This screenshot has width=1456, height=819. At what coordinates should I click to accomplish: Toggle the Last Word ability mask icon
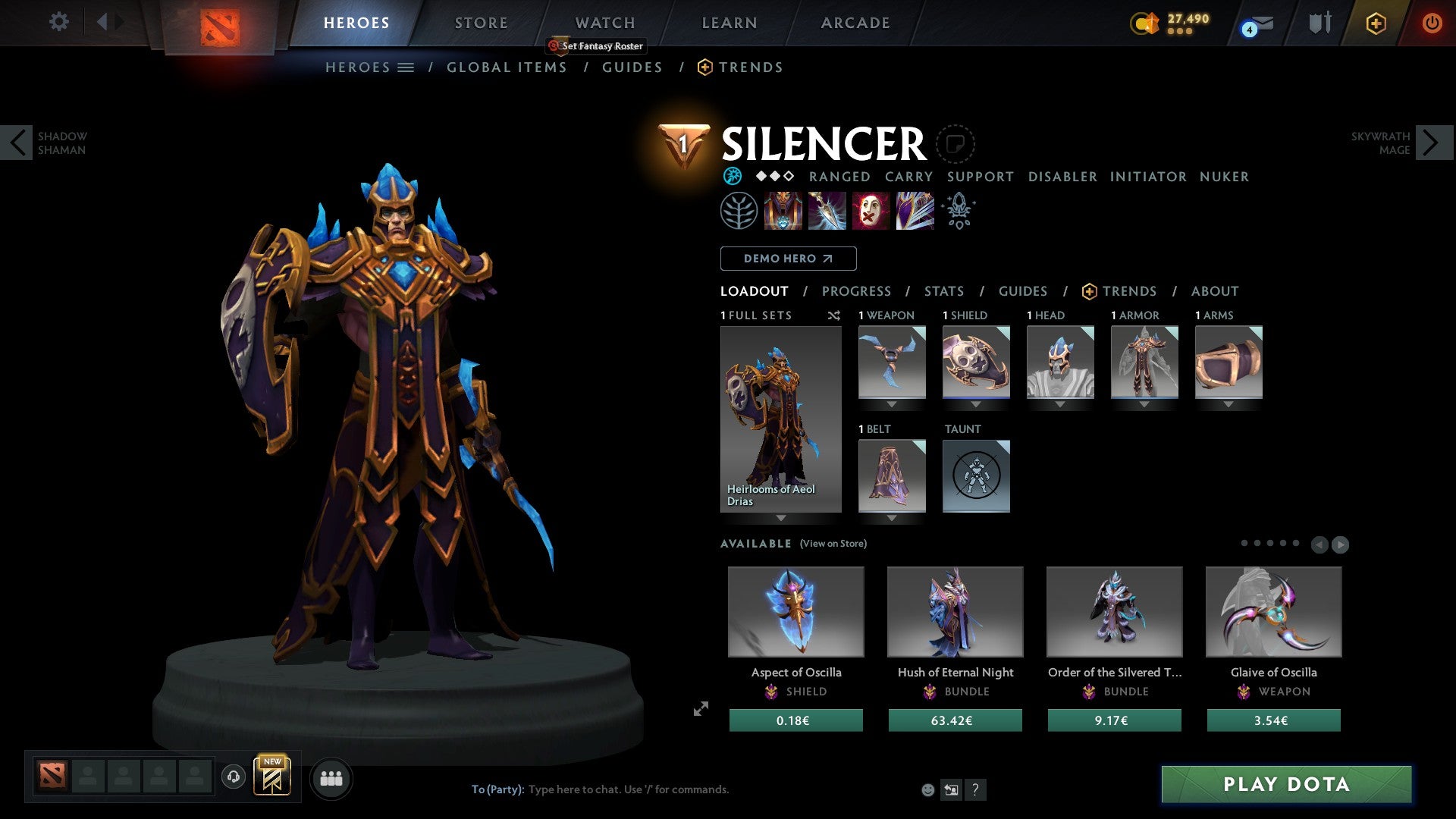click(x=871, y=211)
